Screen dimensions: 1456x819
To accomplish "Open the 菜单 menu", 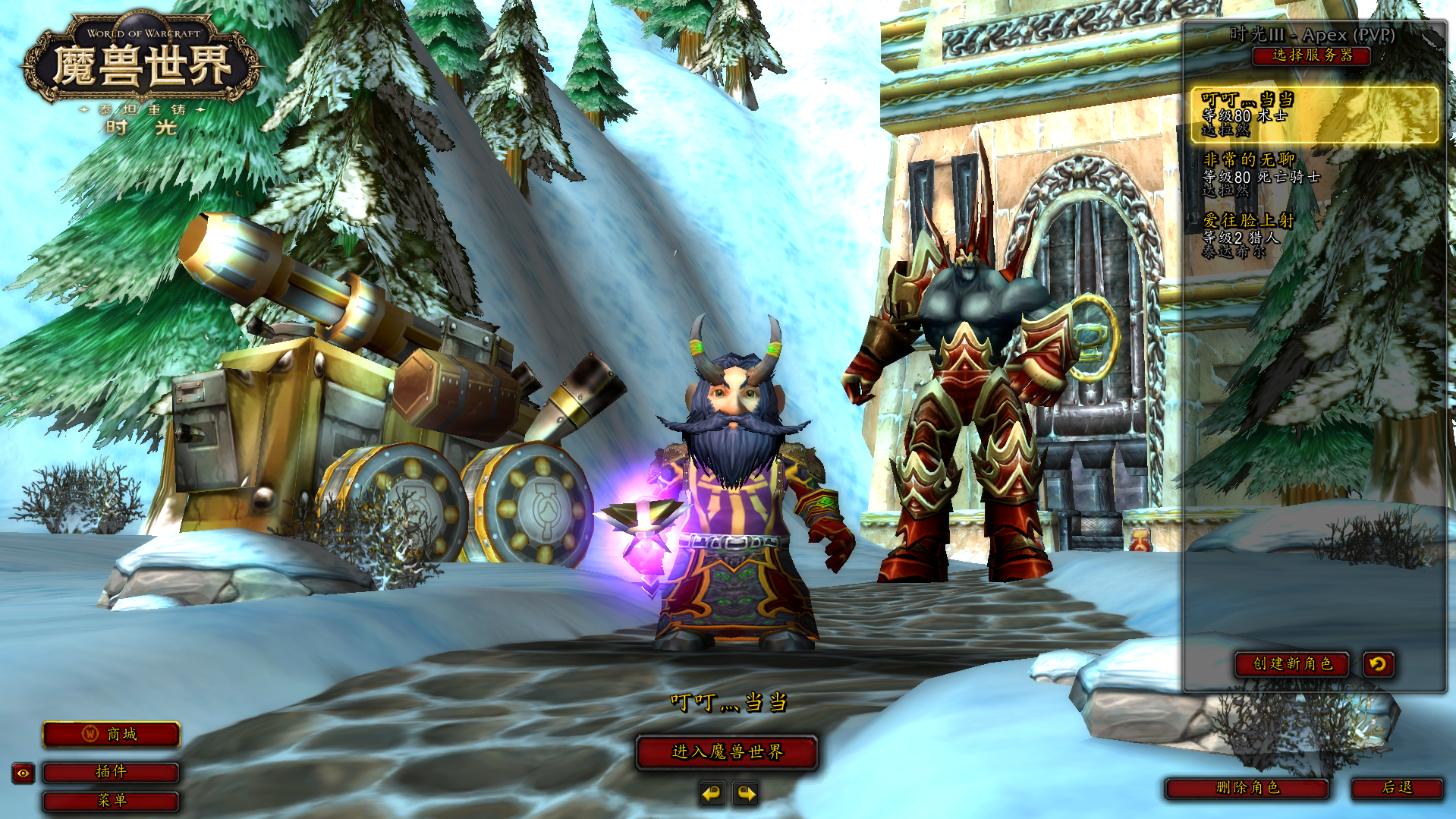I will tap(111, 801).
